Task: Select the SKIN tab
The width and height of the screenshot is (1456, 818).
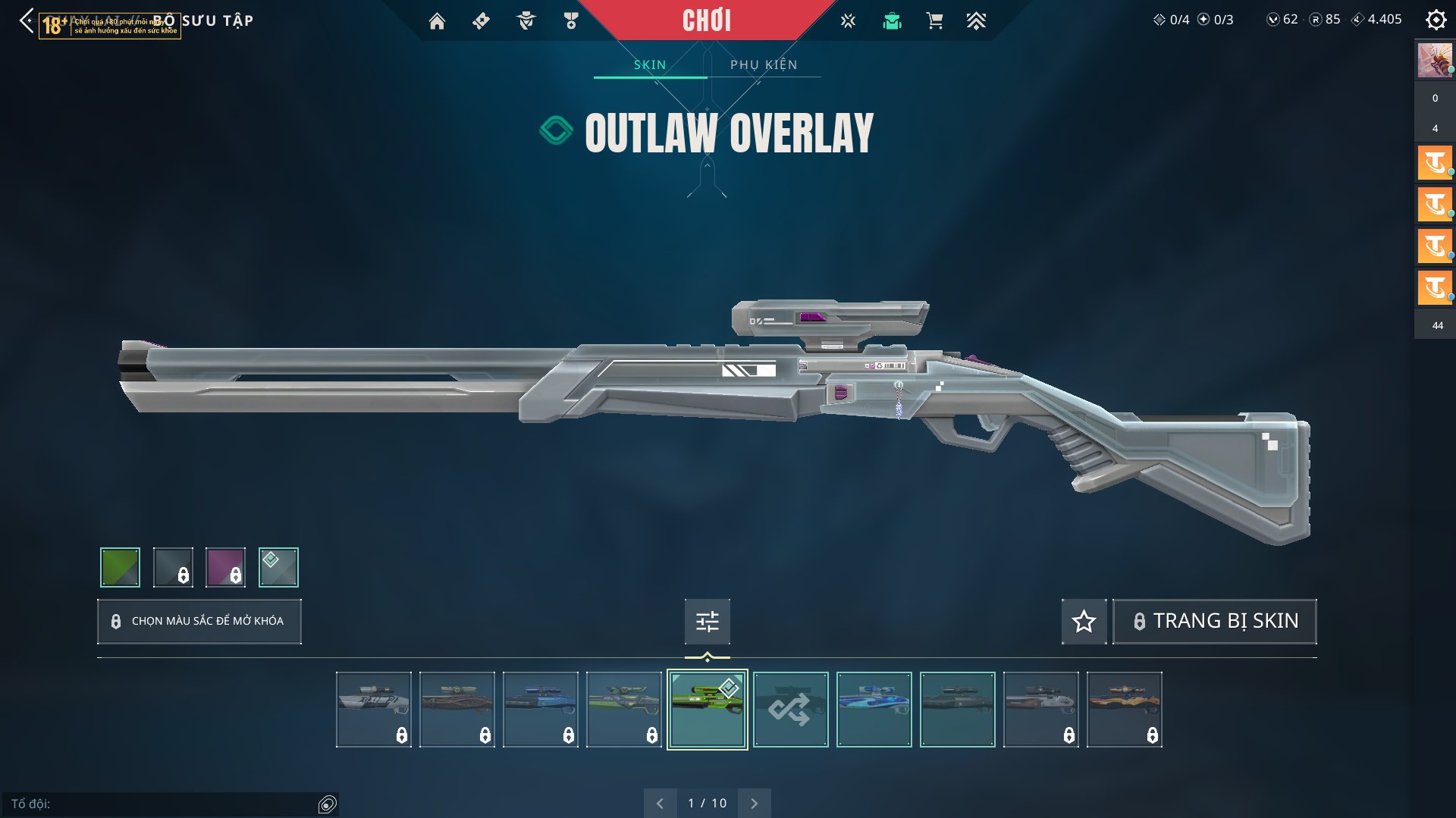Action: [x=650, y=64]
